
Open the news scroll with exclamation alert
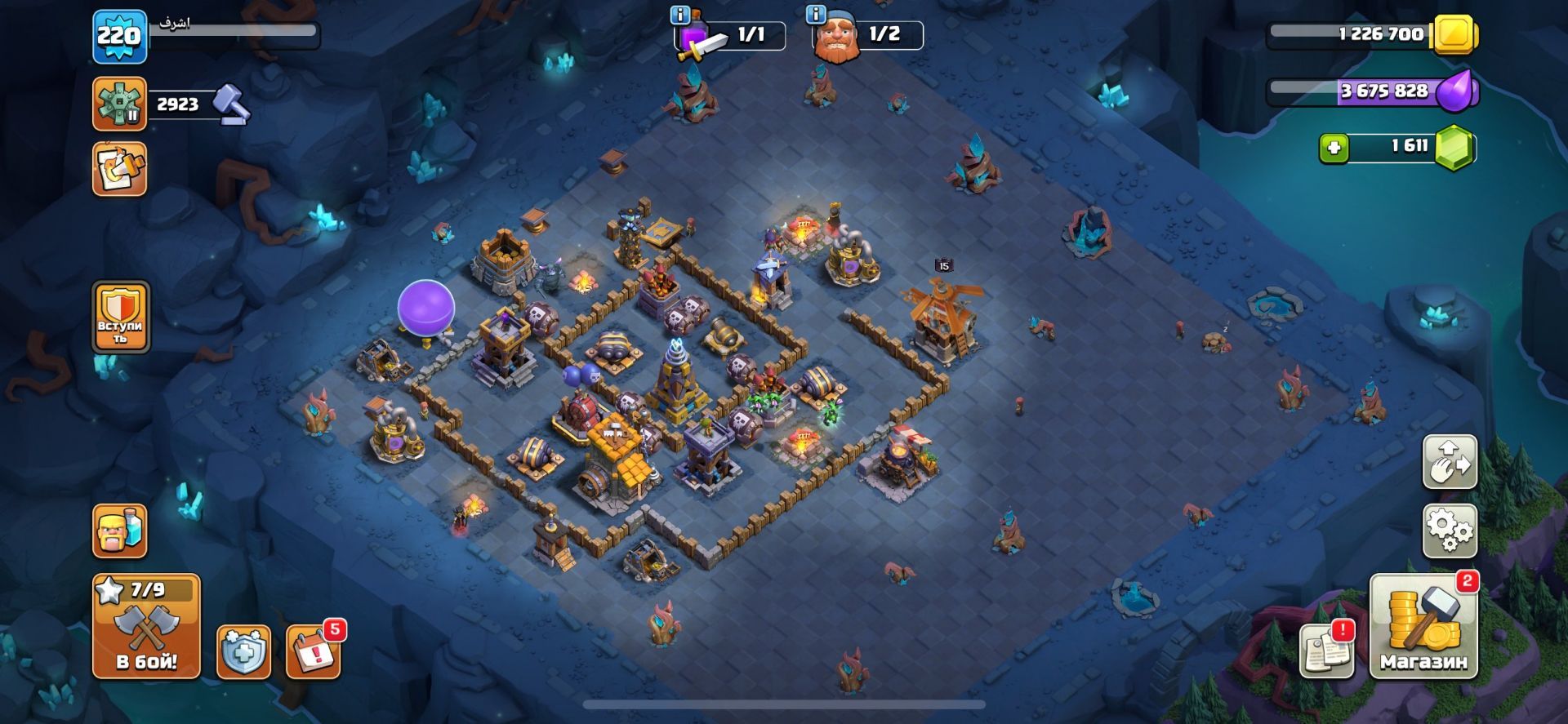pos(1328,650)
